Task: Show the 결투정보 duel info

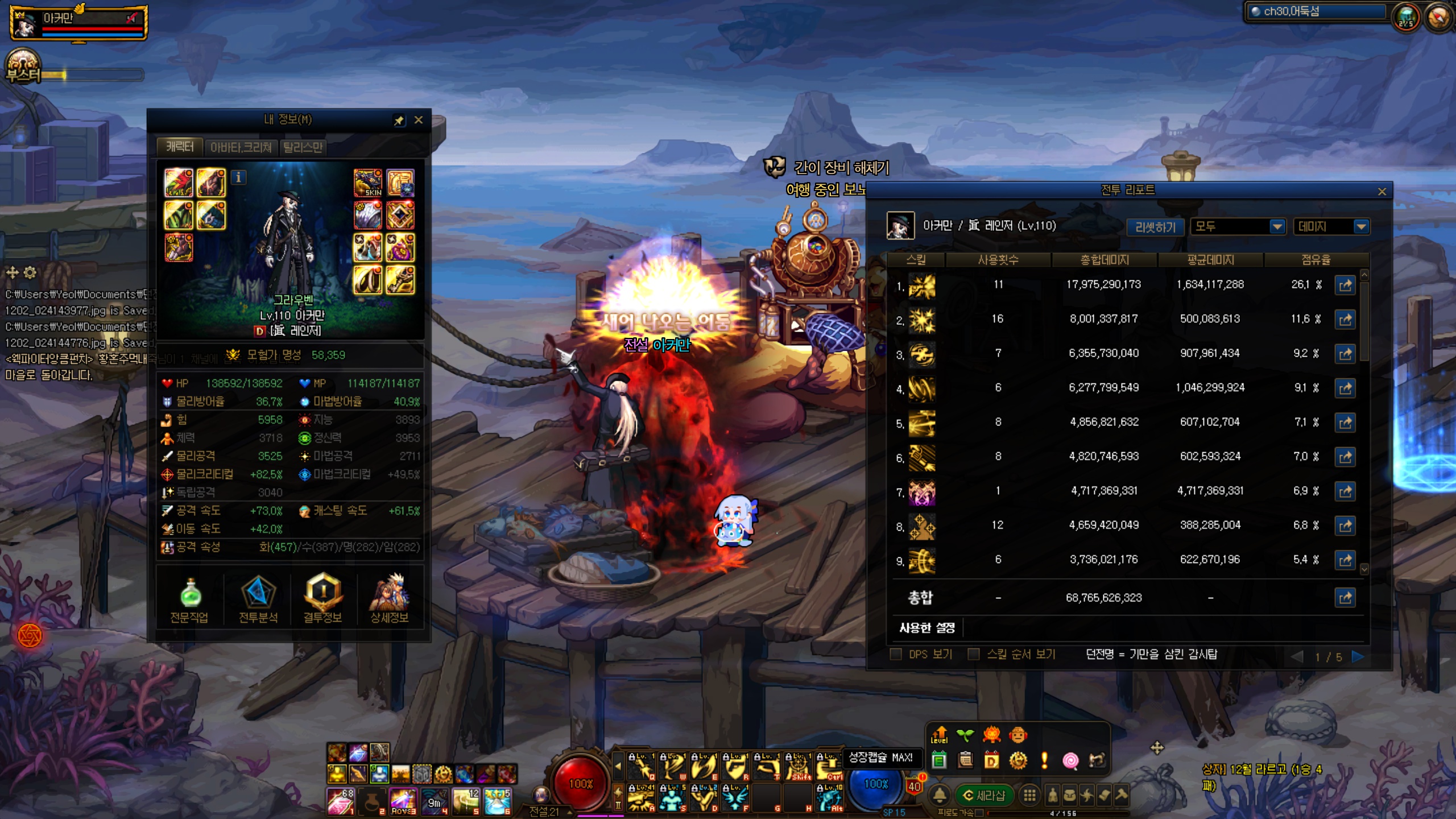Action: click(322, 599)
